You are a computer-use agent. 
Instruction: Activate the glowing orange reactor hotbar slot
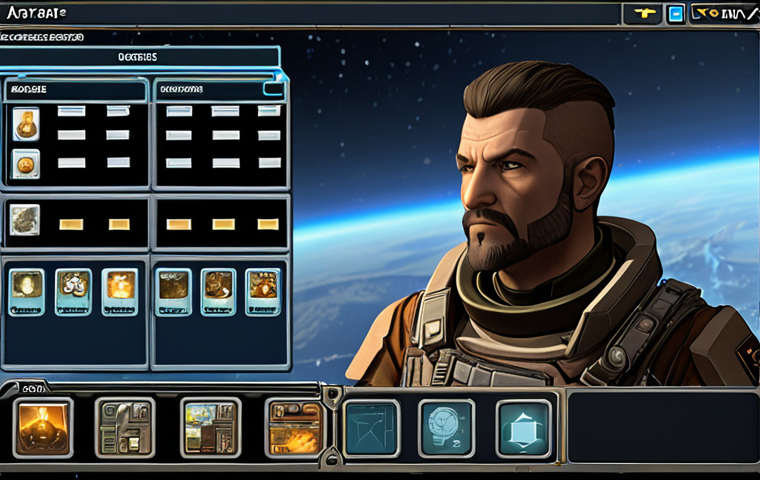tap(42, 427)
